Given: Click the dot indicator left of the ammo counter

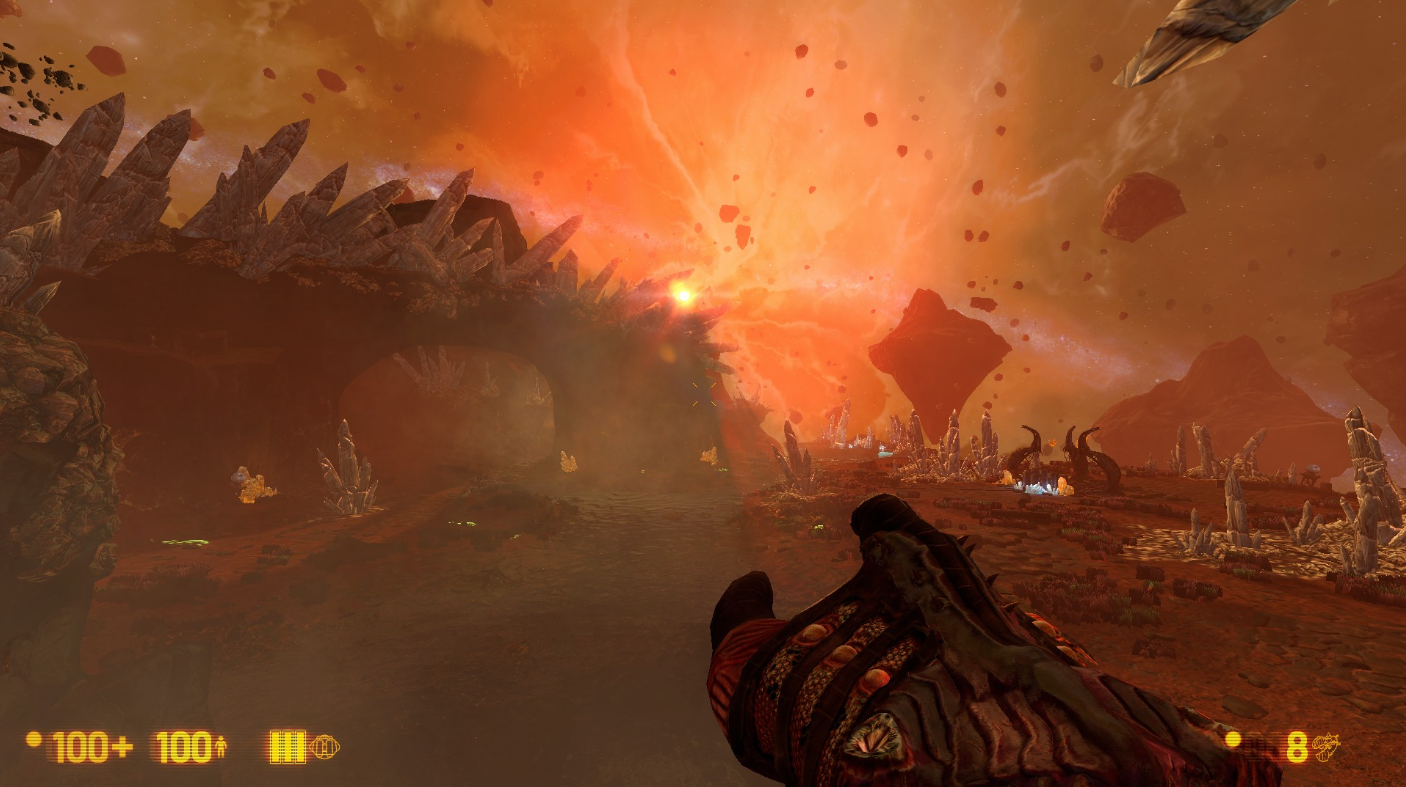Looking at the screenshot, I should click(1232, 740).
